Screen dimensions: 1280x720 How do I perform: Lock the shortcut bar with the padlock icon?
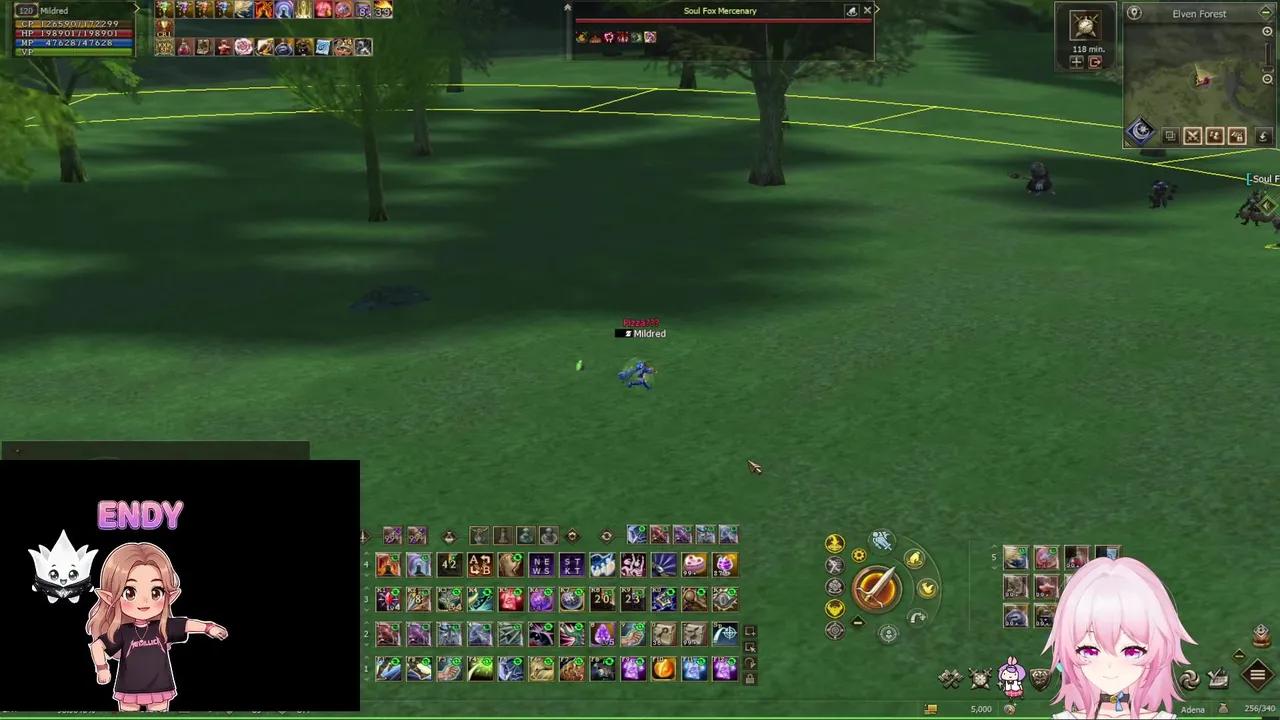pos(750,679)
